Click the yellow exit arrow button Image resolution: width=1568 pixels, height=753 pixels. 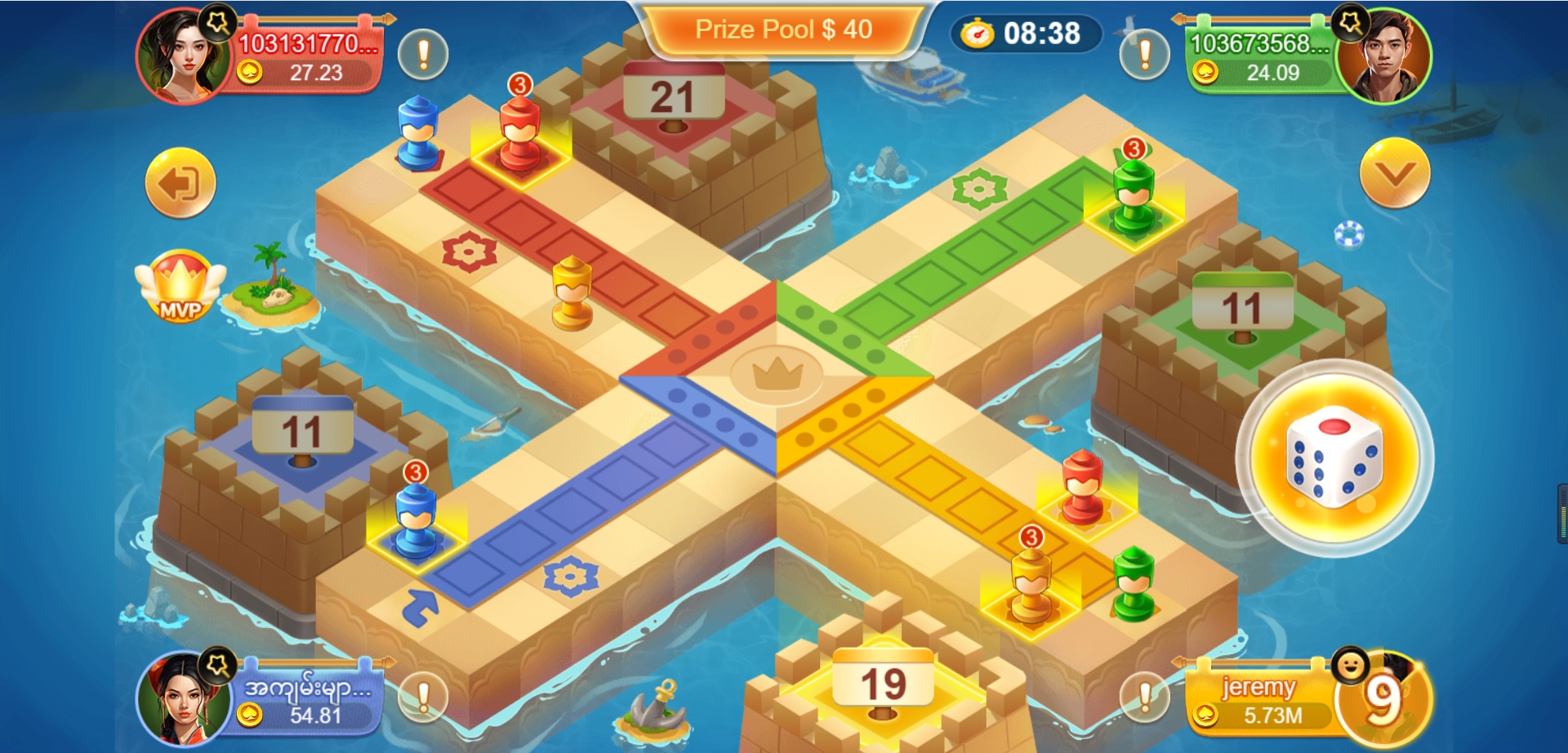point(180,183)
